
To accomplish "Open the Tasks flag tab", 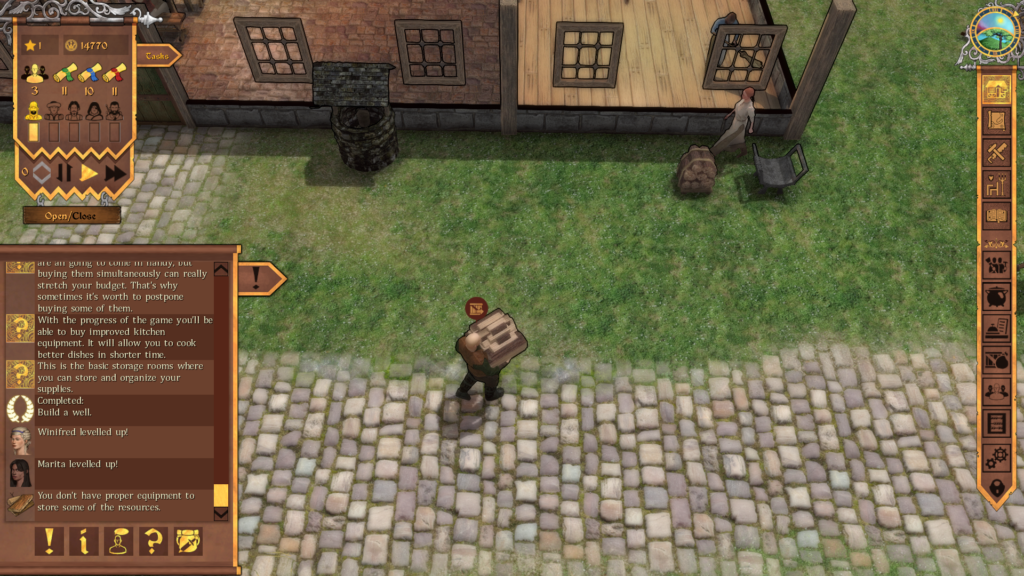I will click(x=158, y=56).
